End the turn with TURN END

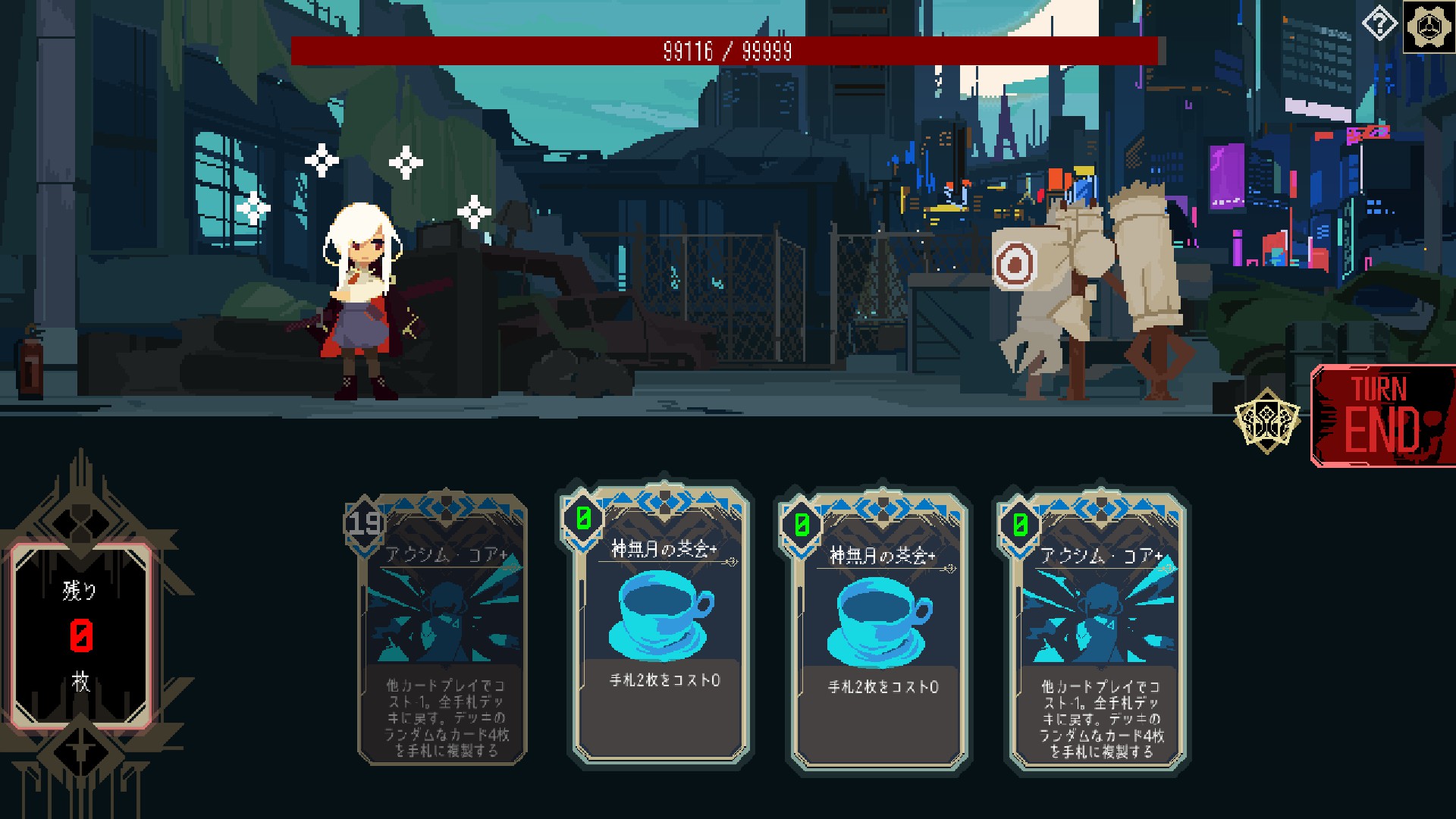click(x=1383, y=416)
